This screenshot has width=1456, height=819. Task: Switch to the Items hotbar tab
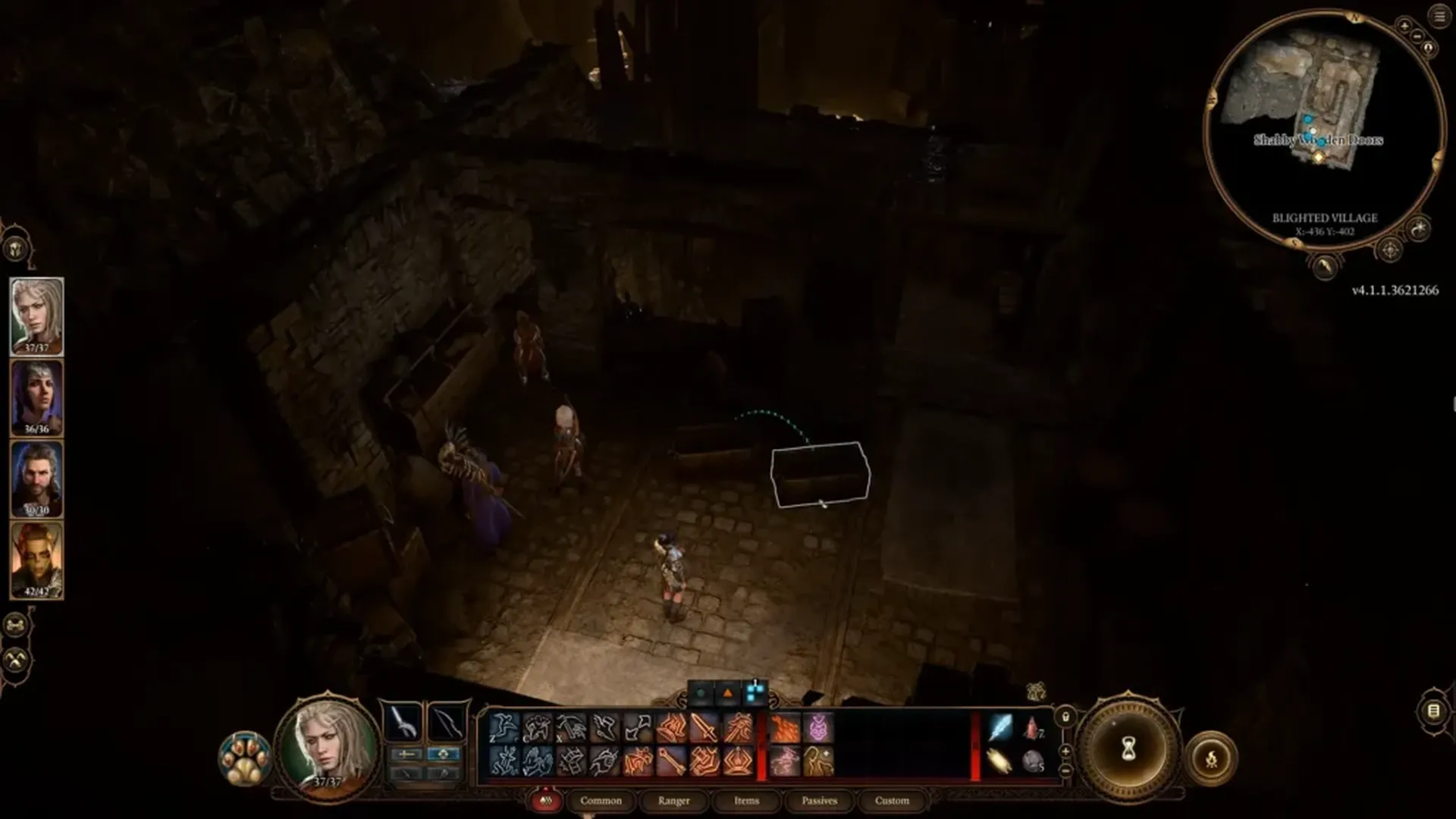(747, 801)
